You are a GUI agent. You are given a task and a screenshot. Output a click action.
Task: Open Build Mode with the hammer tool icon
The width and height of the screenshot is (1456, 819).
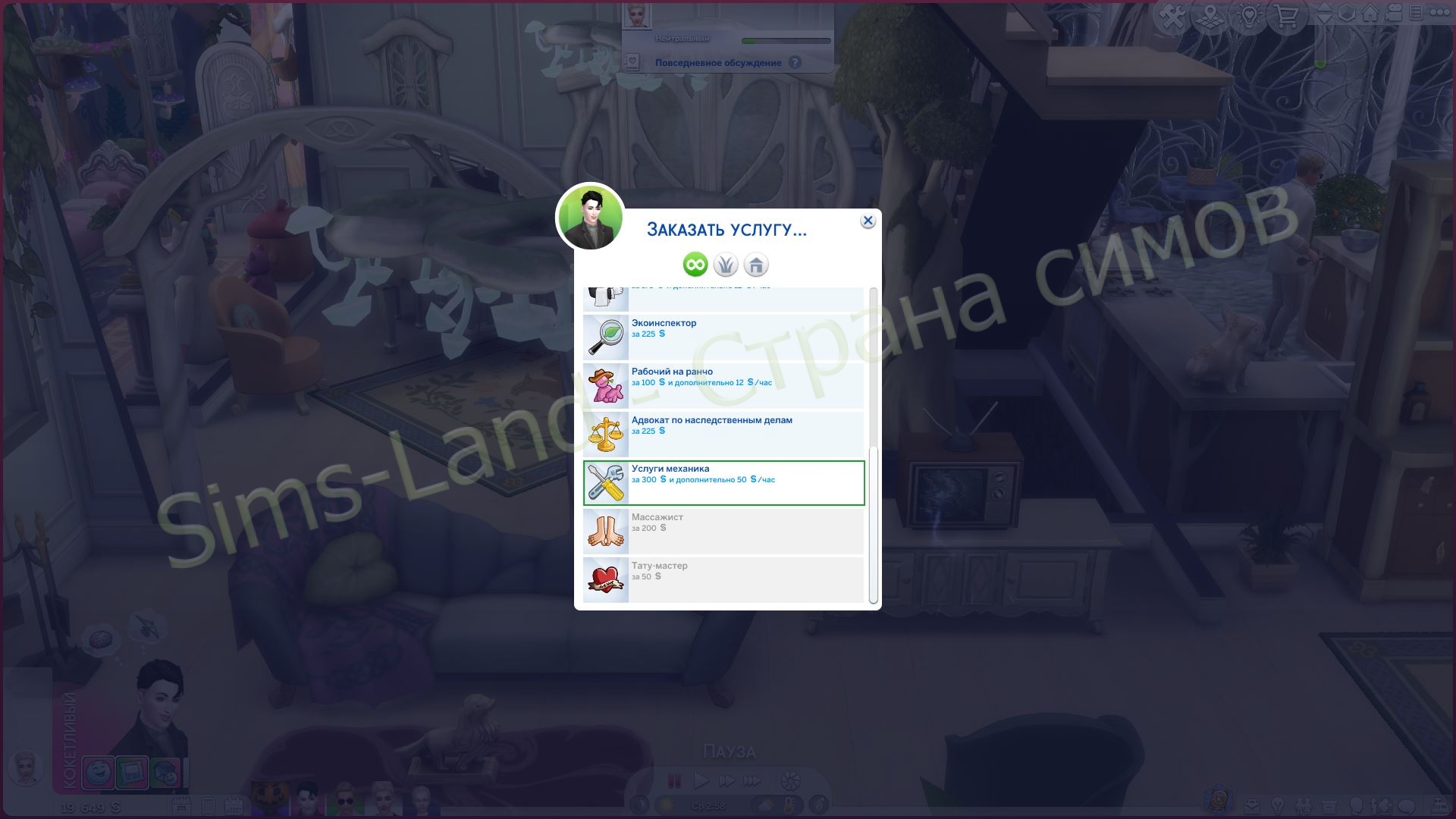(x=1173, y=14)
